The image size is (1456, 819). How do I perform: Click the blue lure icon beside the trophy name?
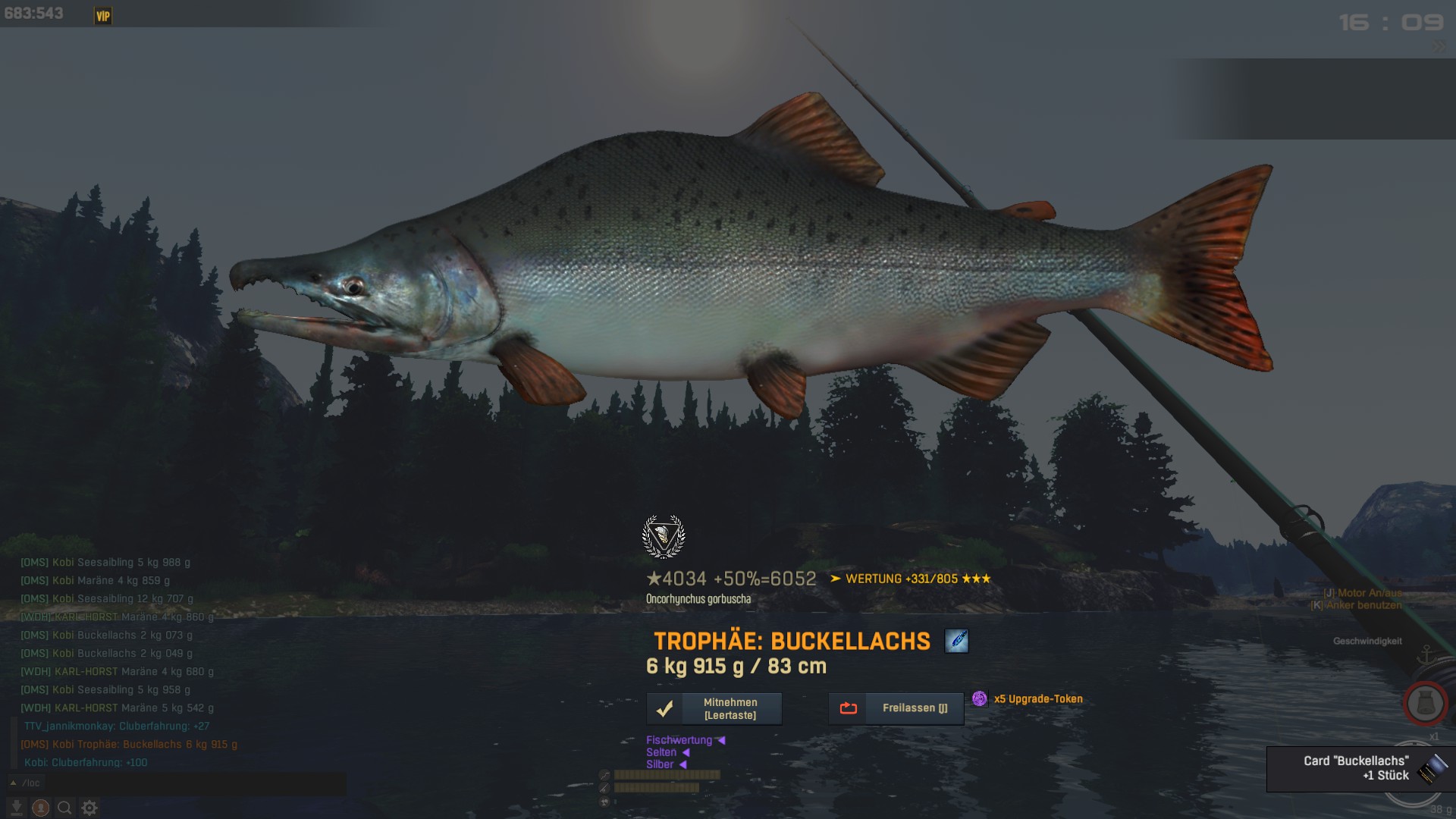tap(956, 641)
